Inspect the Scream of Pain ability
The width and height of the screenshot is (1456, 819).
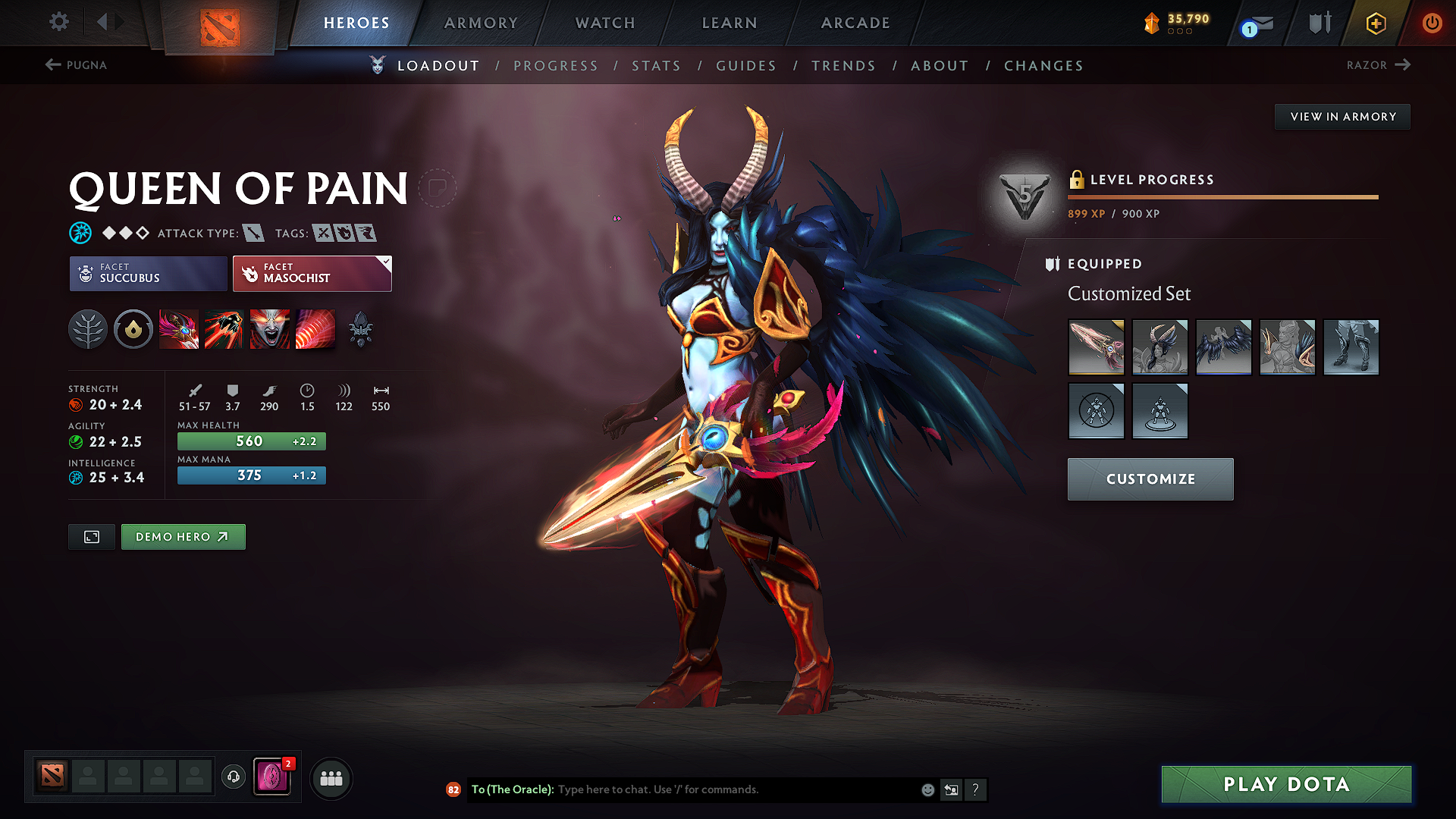pyautogui.click(x=269, y=329)
